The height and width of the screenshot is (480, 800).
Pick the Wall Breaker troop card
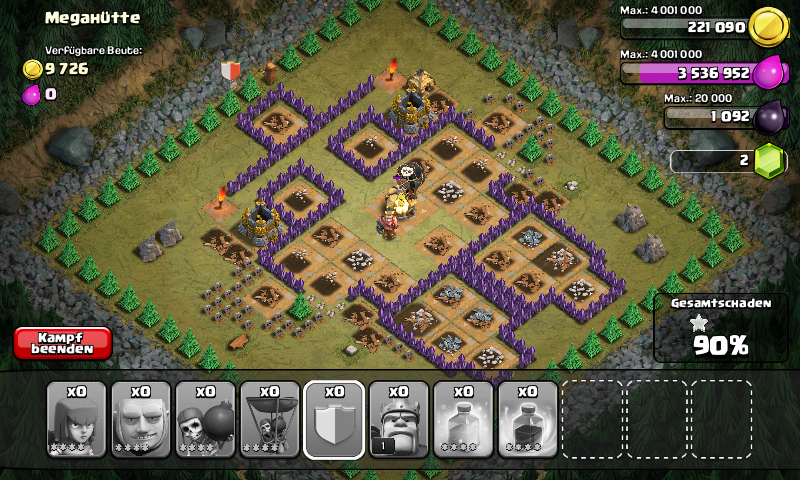pos(206,419)
